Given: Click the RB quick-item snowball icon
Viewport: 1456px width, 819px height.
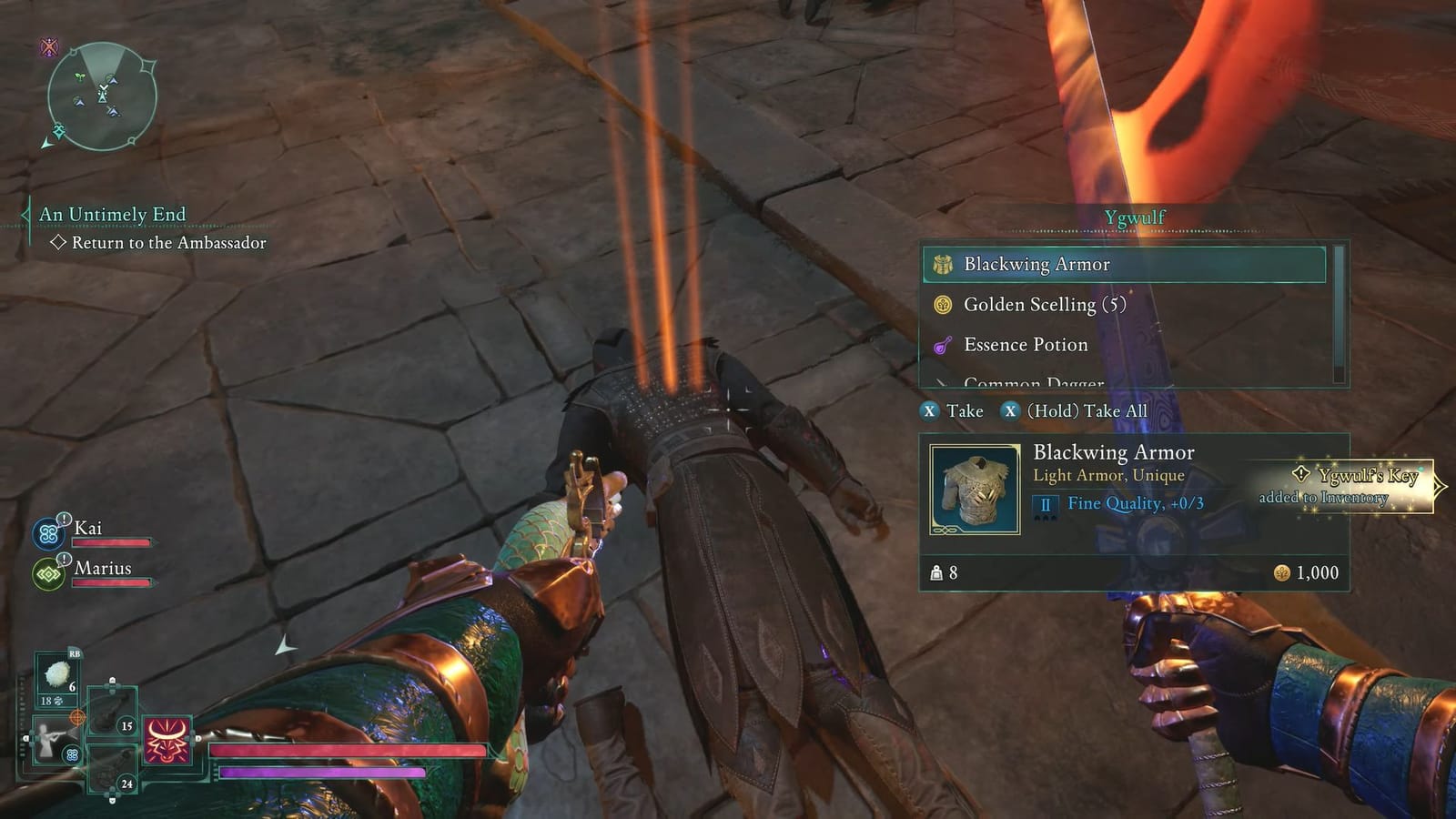Looking at the screenshot, I should (58, 675).
